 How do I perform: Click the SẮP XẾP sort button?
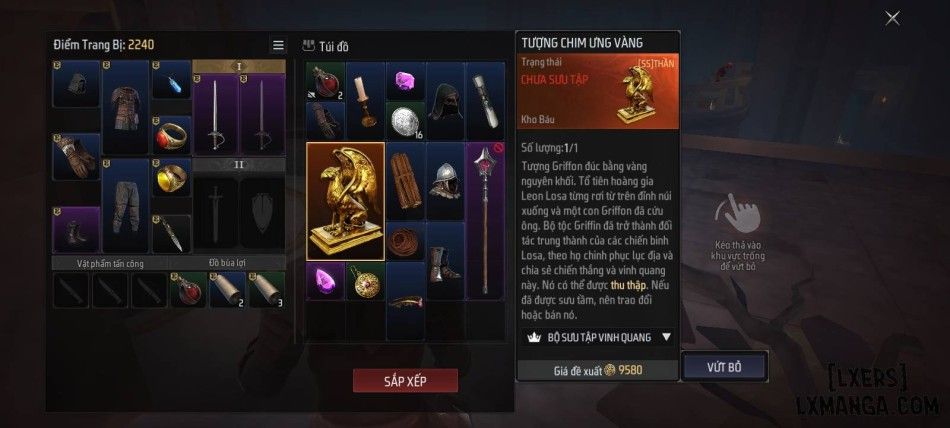(x=405, y=381)
